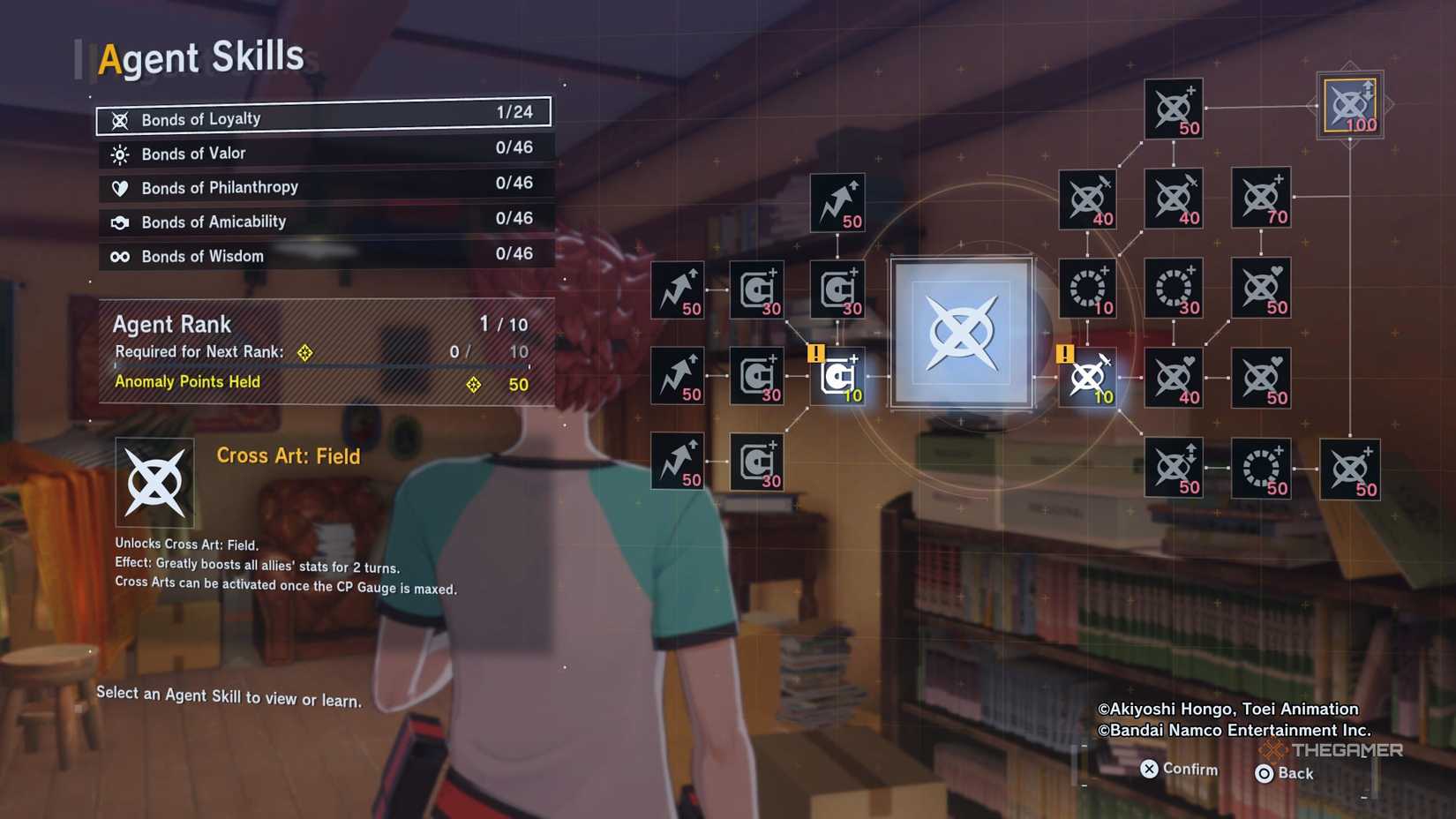Select the heart cross node costing 50
The height and width of the screenshot is (819, 1456).
tap(1262, 289)
